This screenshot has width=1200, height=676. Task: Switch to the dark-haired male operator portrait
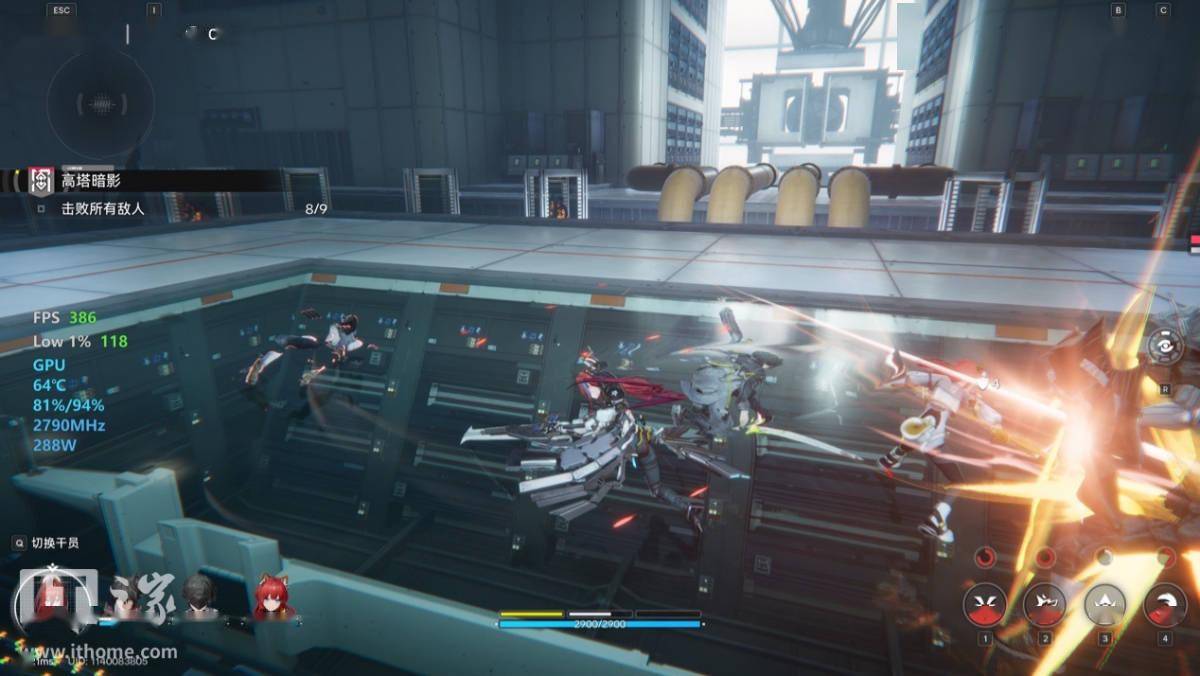point(198,598)
